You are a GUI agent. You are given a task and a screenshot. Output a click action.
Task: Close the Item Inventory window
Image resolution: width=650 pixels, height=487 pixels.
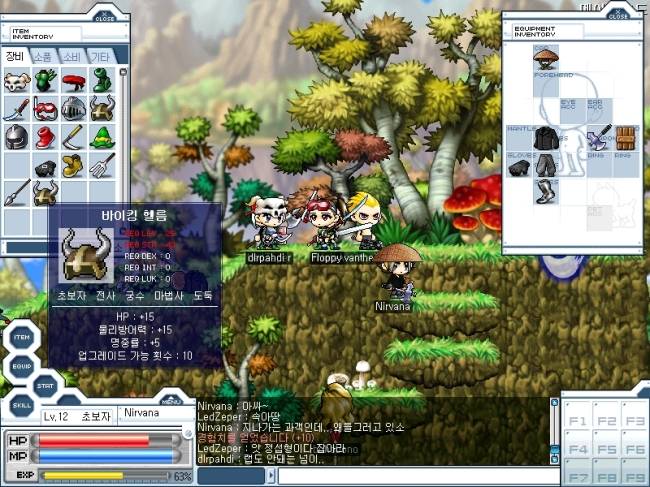coord(106,17)
